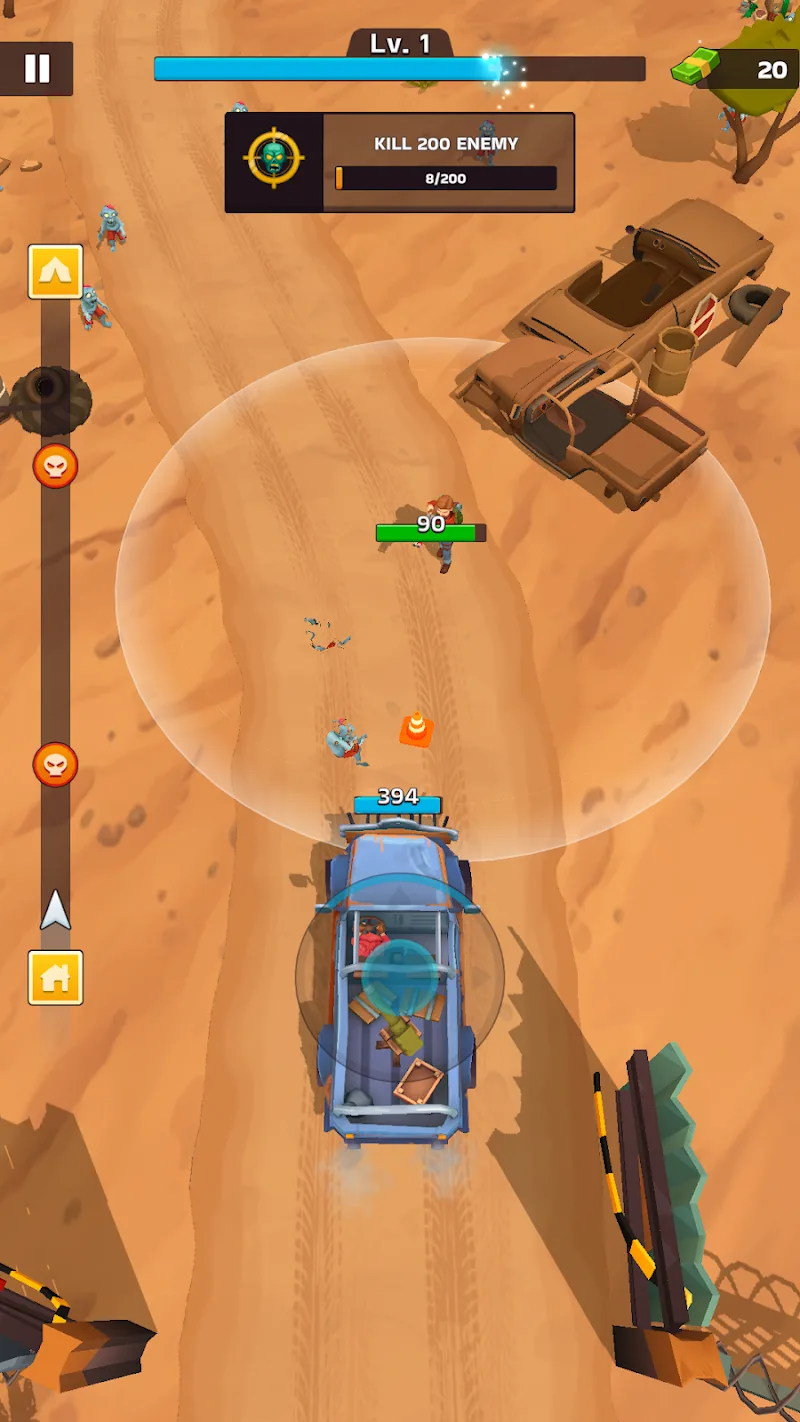Viewport: 800px width, 1422px height.
Task: Select the home base icon on the progress track
Action: (55, 977)
